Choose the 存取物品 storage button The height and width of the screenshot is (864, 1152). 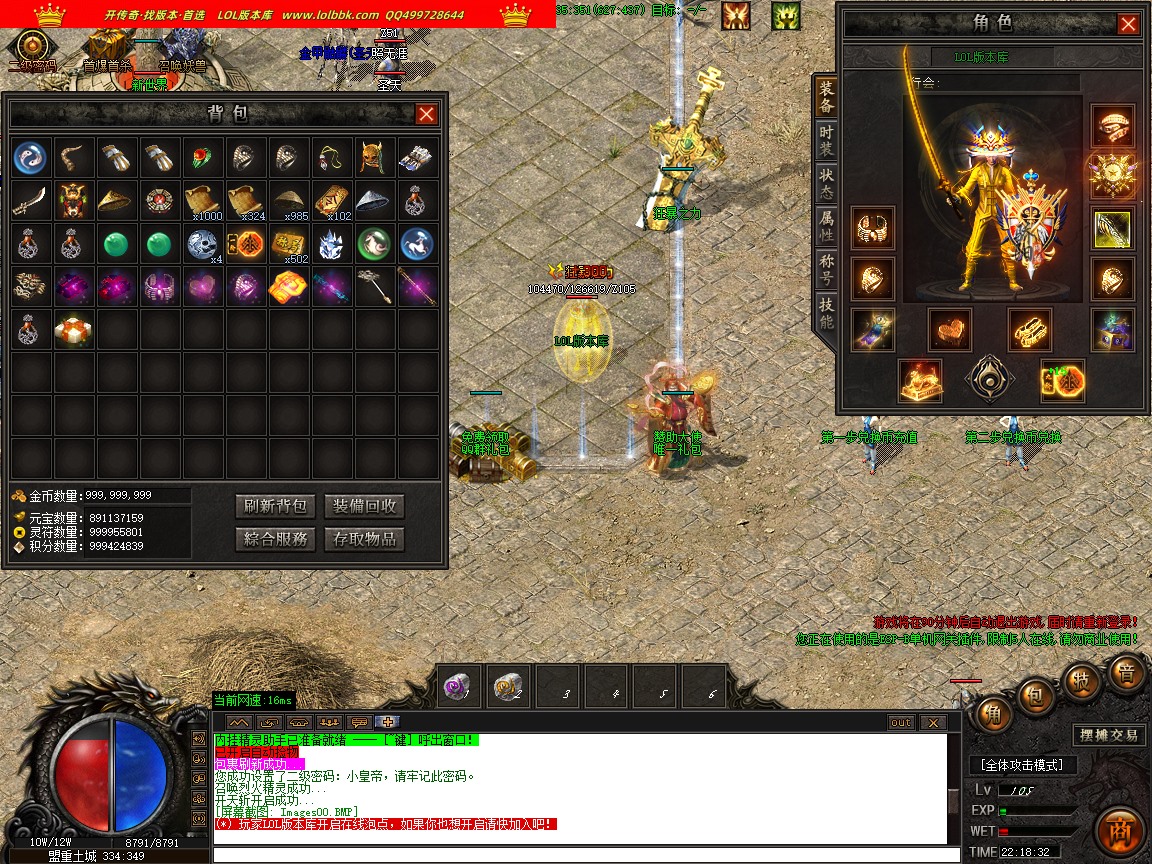(x=365, y=540)
